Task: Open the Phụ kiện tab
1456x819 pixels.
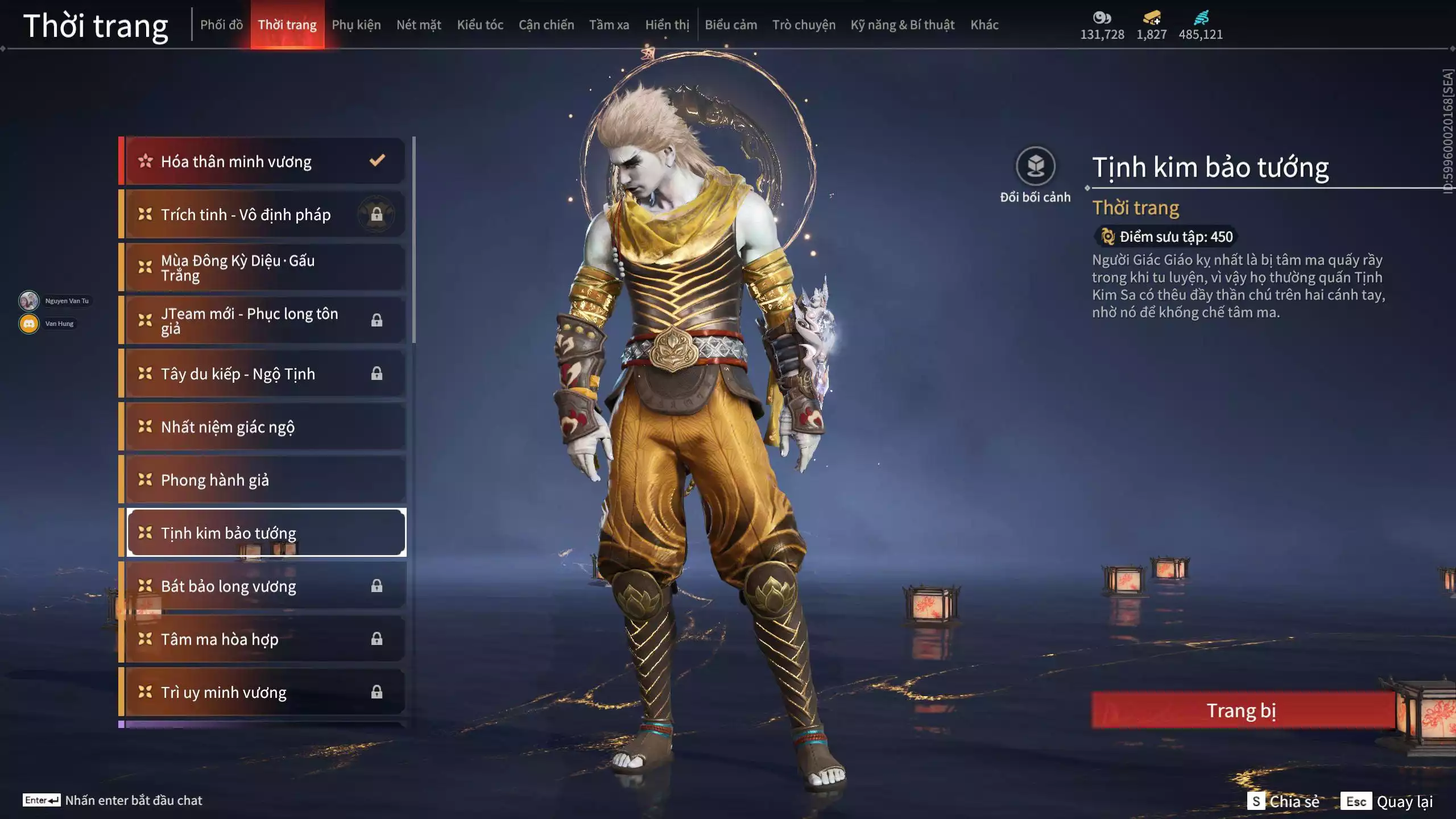Action: (356, 25)
